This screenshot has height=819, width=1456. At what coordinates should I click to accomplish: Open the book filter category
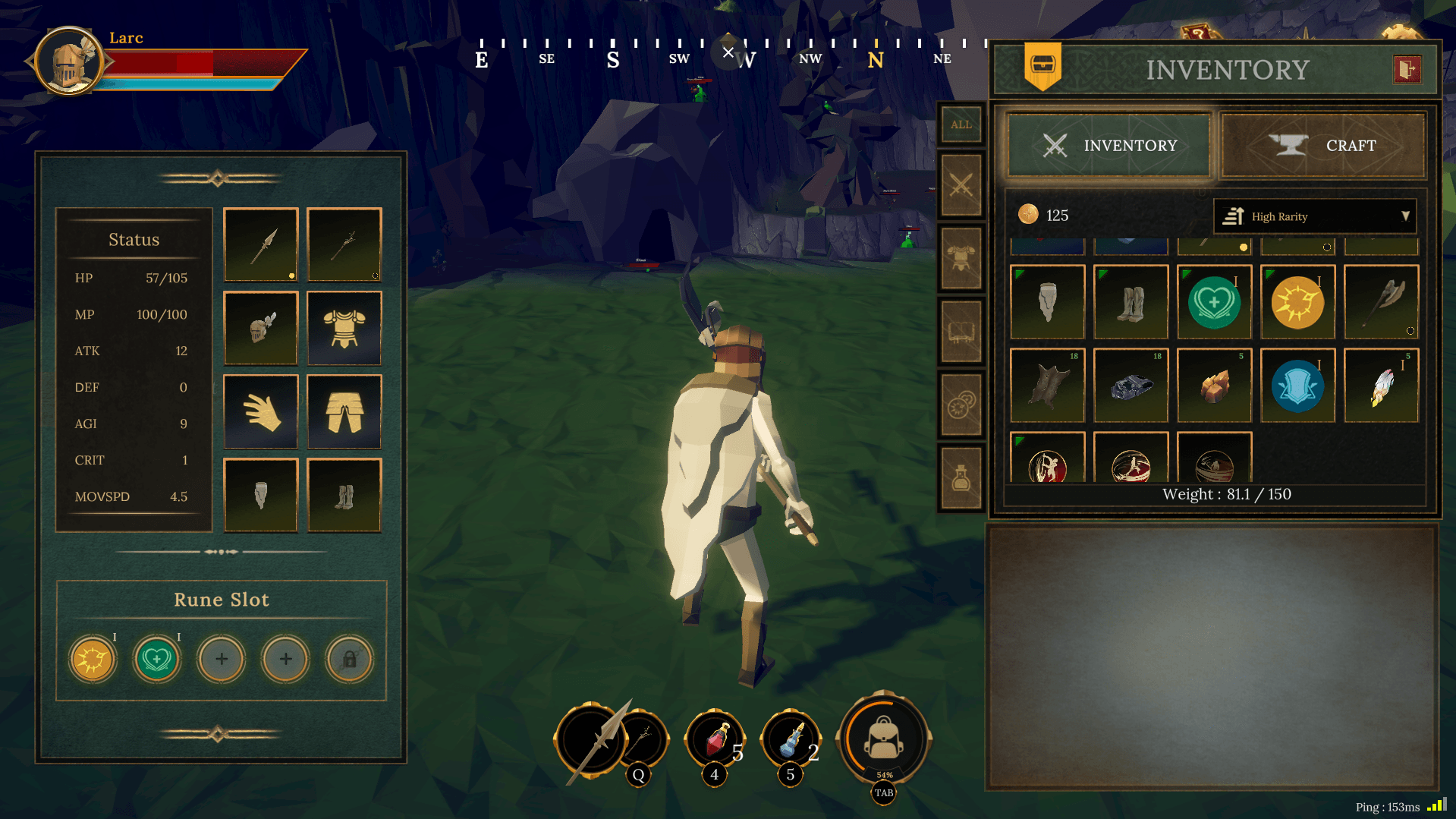(x=961, y=329)
